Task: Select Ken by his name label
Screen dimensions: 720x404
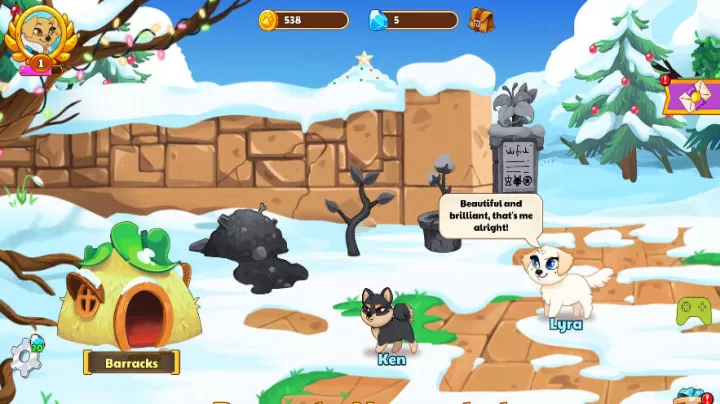Action: point(392,359)
